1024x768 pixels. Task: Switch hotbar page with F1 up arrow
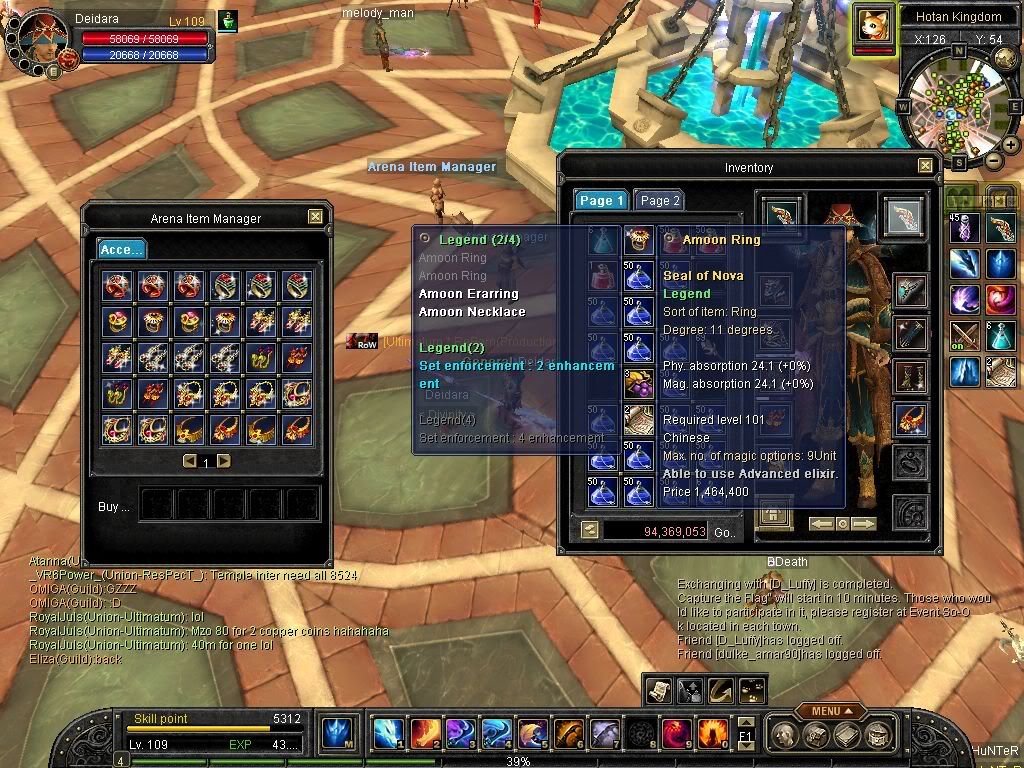click(x=745, y=722)
